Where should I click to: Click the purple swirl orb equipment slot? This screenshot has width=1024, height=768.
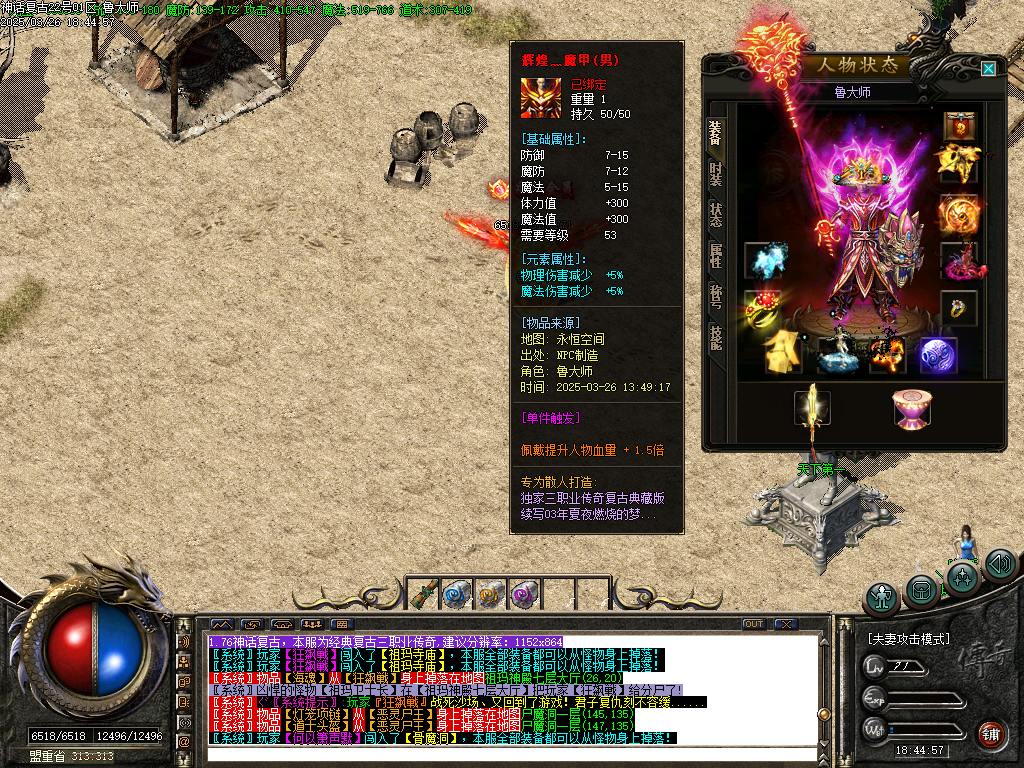point(938,355)
